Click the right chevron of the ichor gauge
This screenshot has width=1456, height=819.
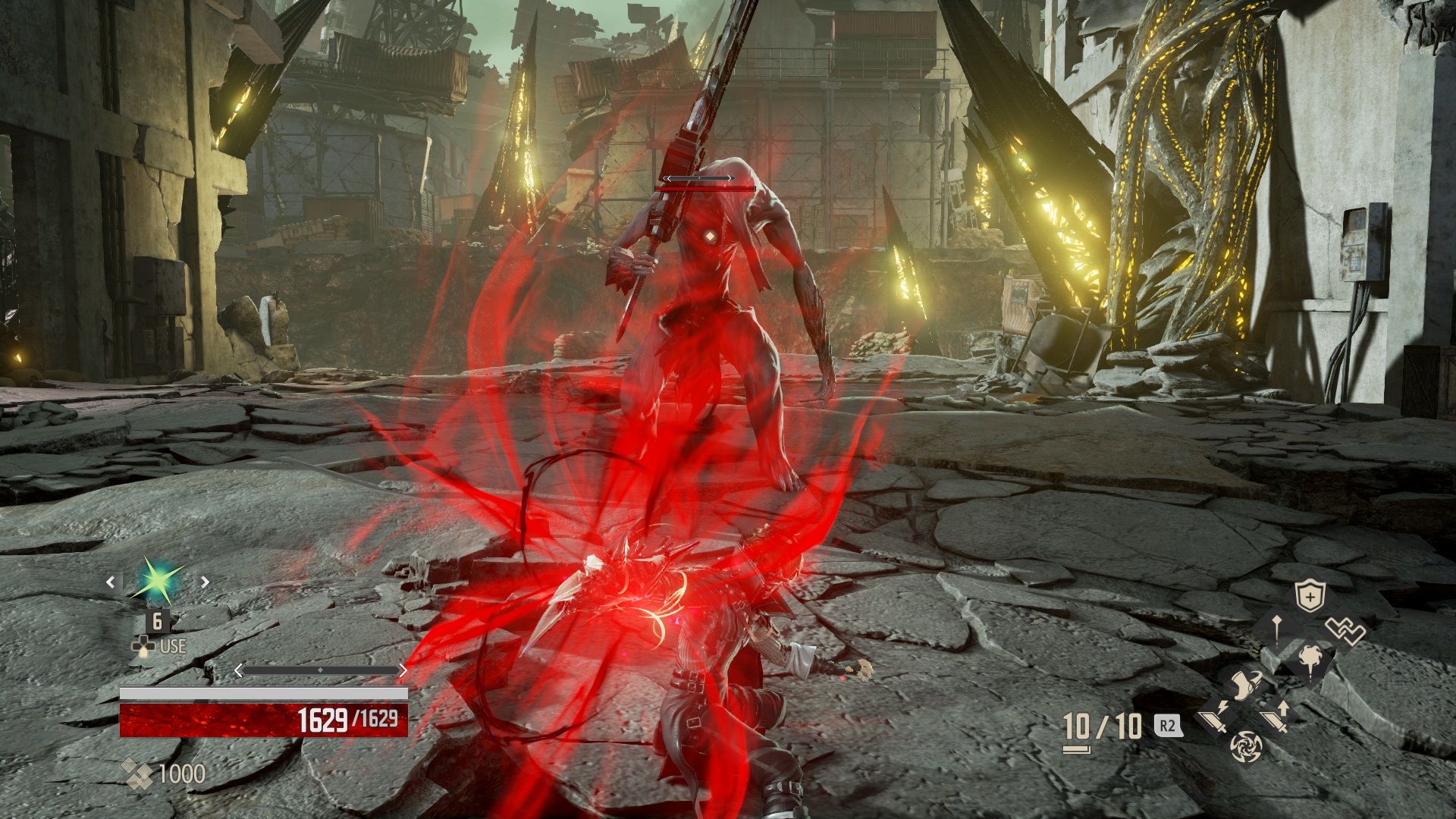[404, 670]
